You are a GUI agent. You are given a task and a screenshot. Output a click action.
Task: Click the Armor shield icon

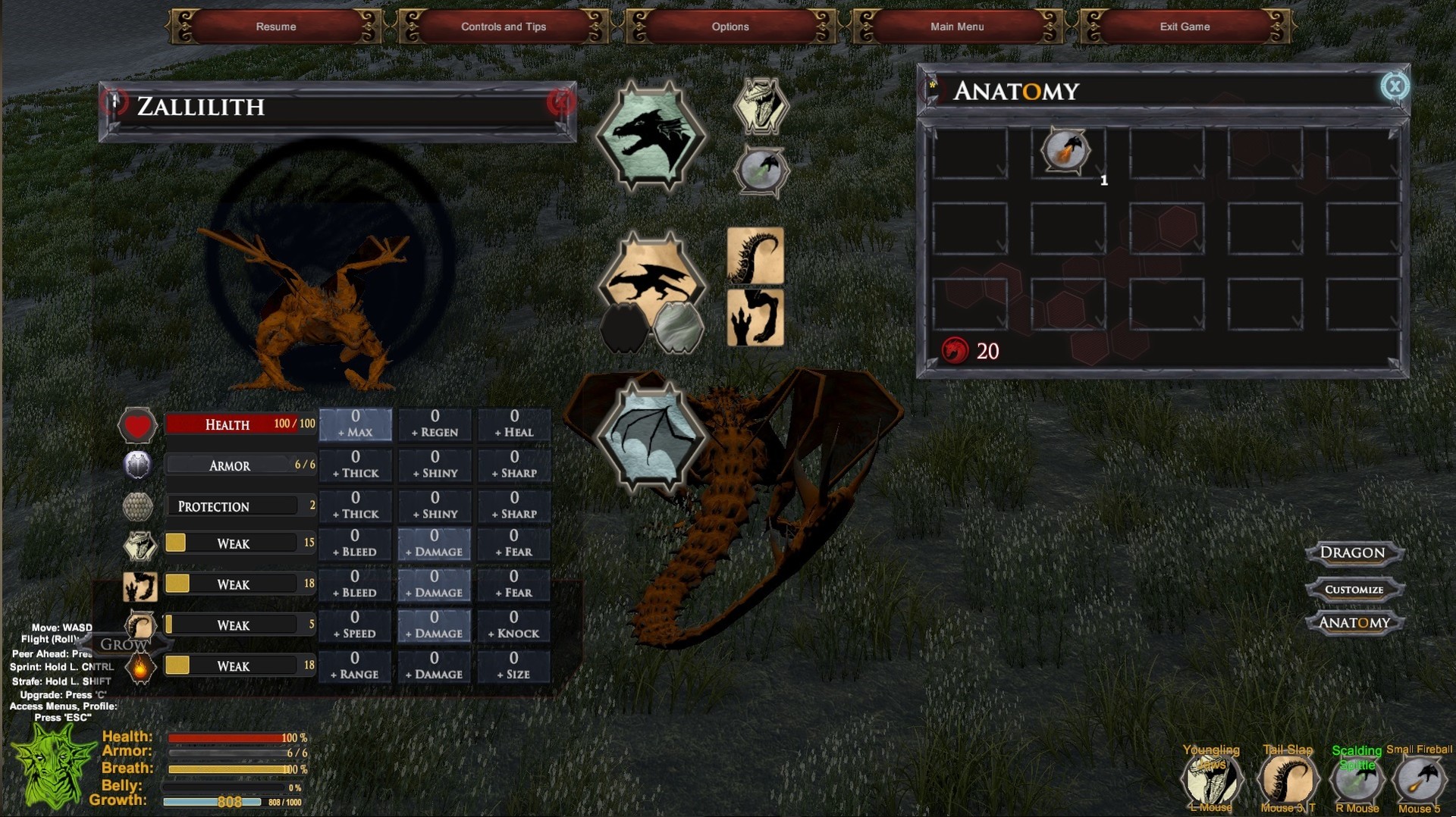(x=137, y=465)
